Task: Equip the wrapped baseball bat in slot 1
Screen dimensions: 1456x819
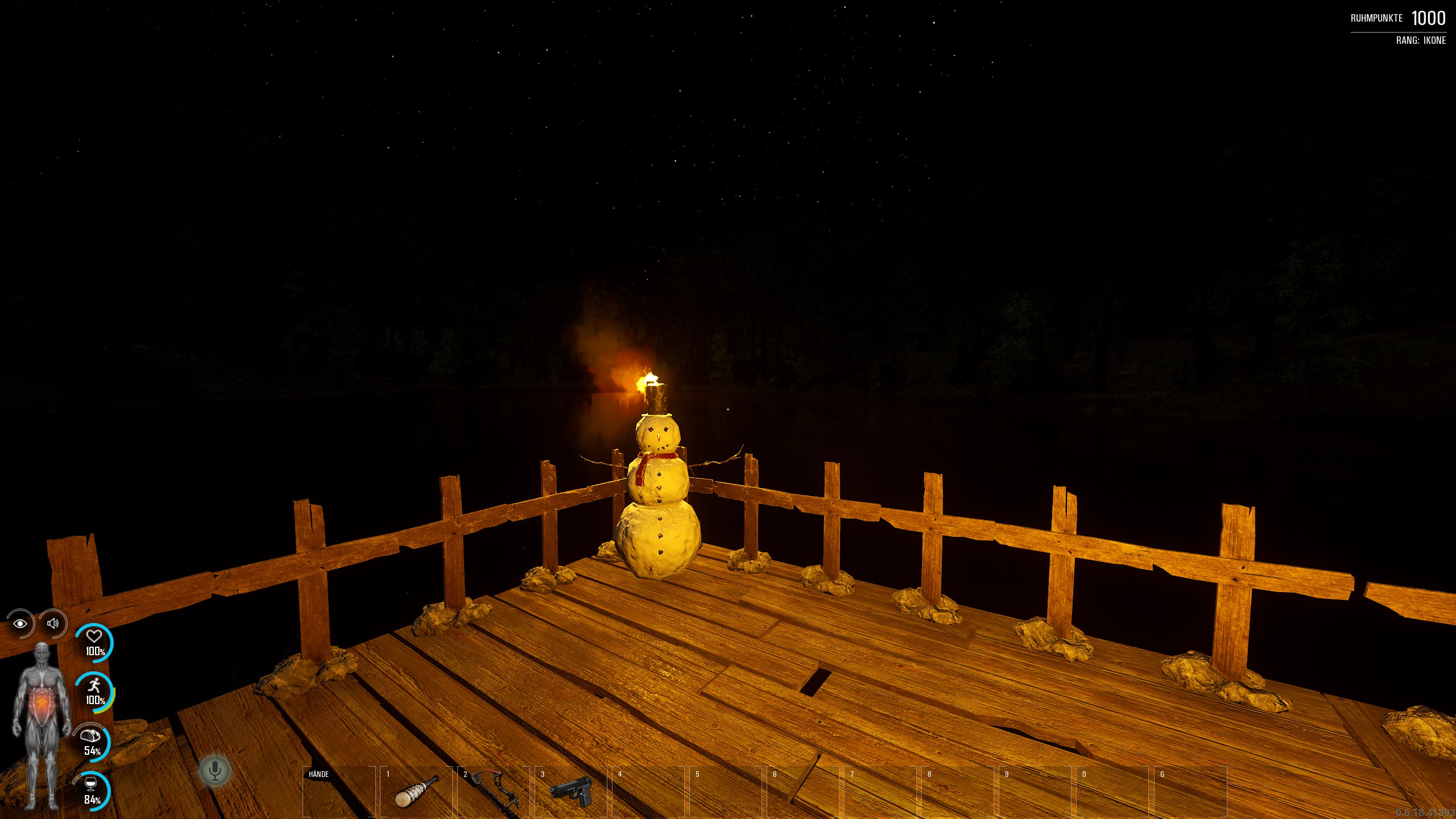Action: (416, 792)
